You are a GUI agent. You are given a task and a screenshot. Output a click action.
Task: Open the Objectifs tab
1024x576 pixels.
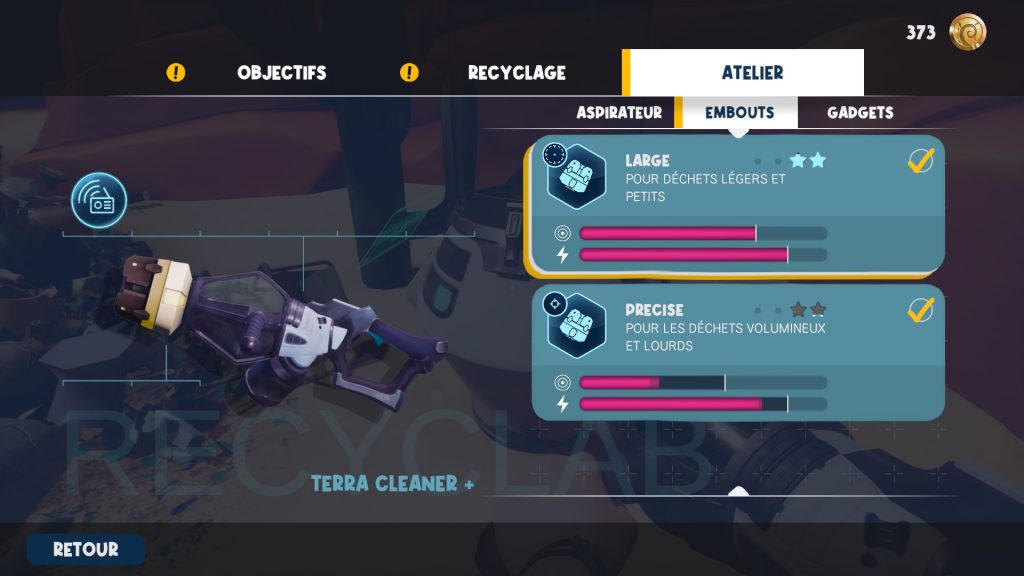coord(281,73)
